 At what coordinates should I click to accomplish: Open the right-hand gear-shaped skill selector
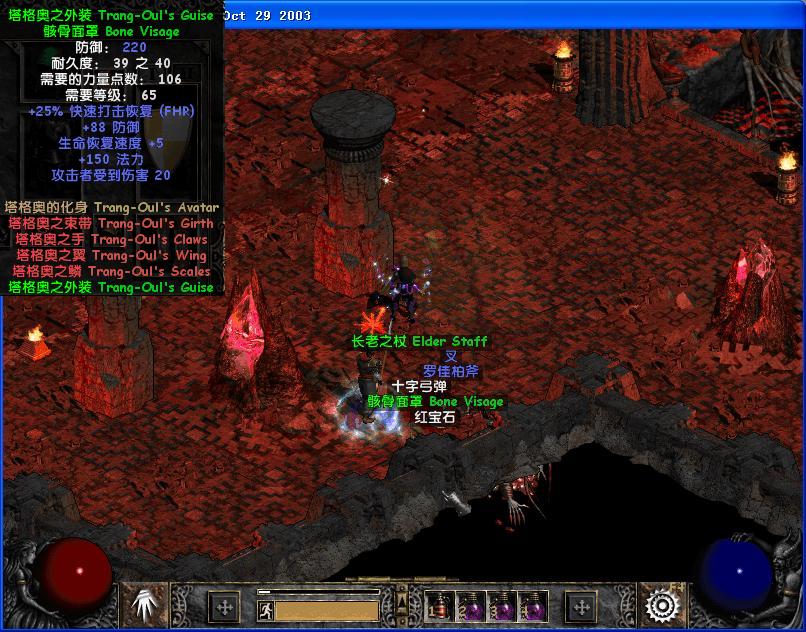660,605
